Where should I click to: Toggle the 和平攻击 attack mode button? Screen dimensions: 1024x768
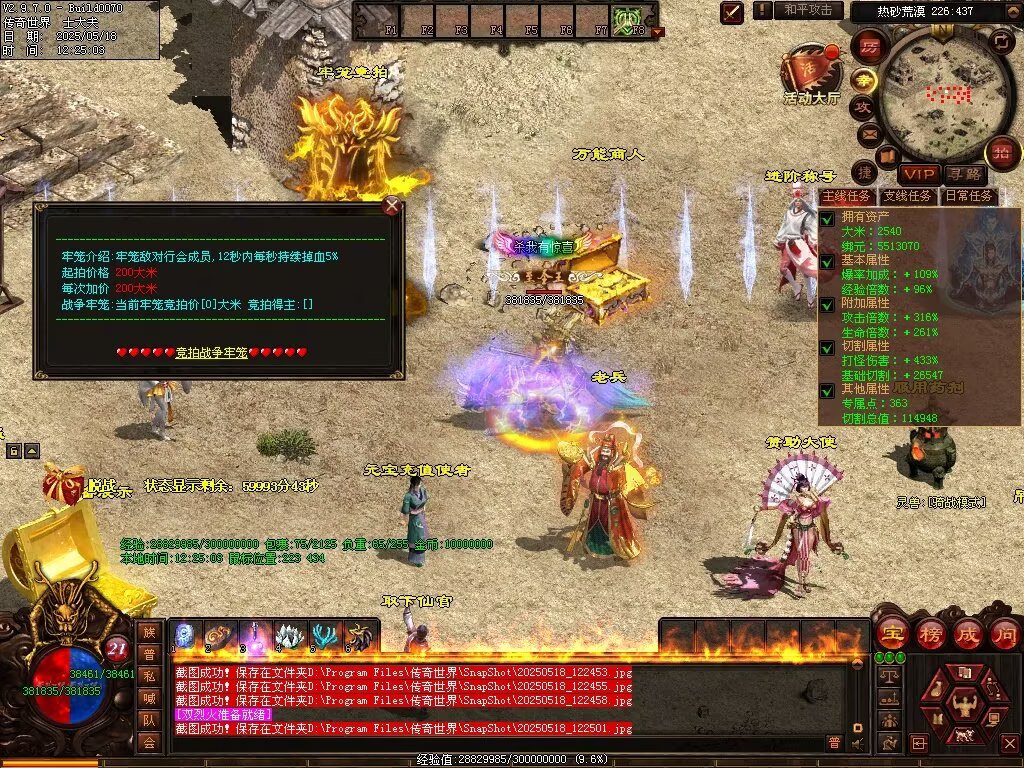pyautogui.click(x=807, y=10)
